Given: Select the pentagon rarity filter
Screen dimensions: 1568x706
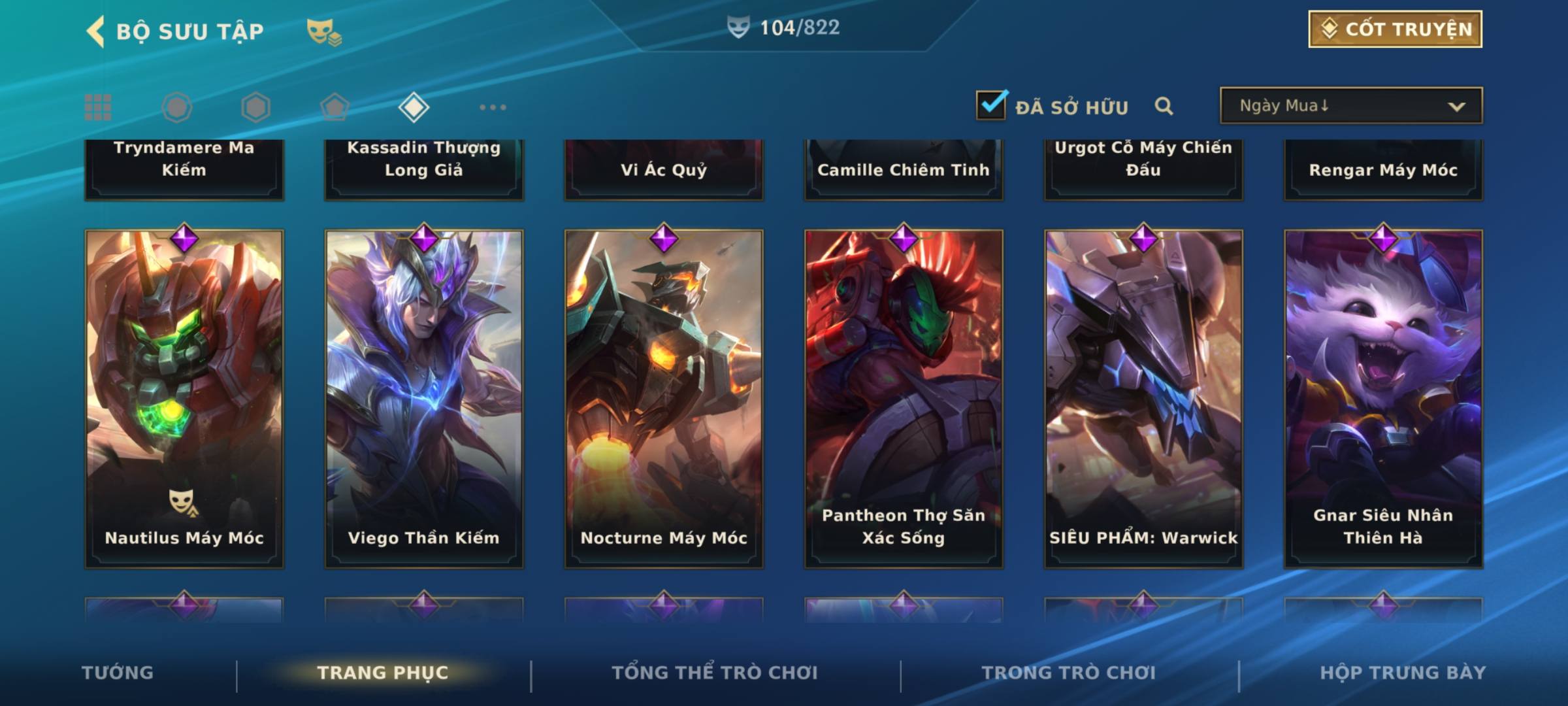Looking at the screenshot, I should tap(335, 107).
